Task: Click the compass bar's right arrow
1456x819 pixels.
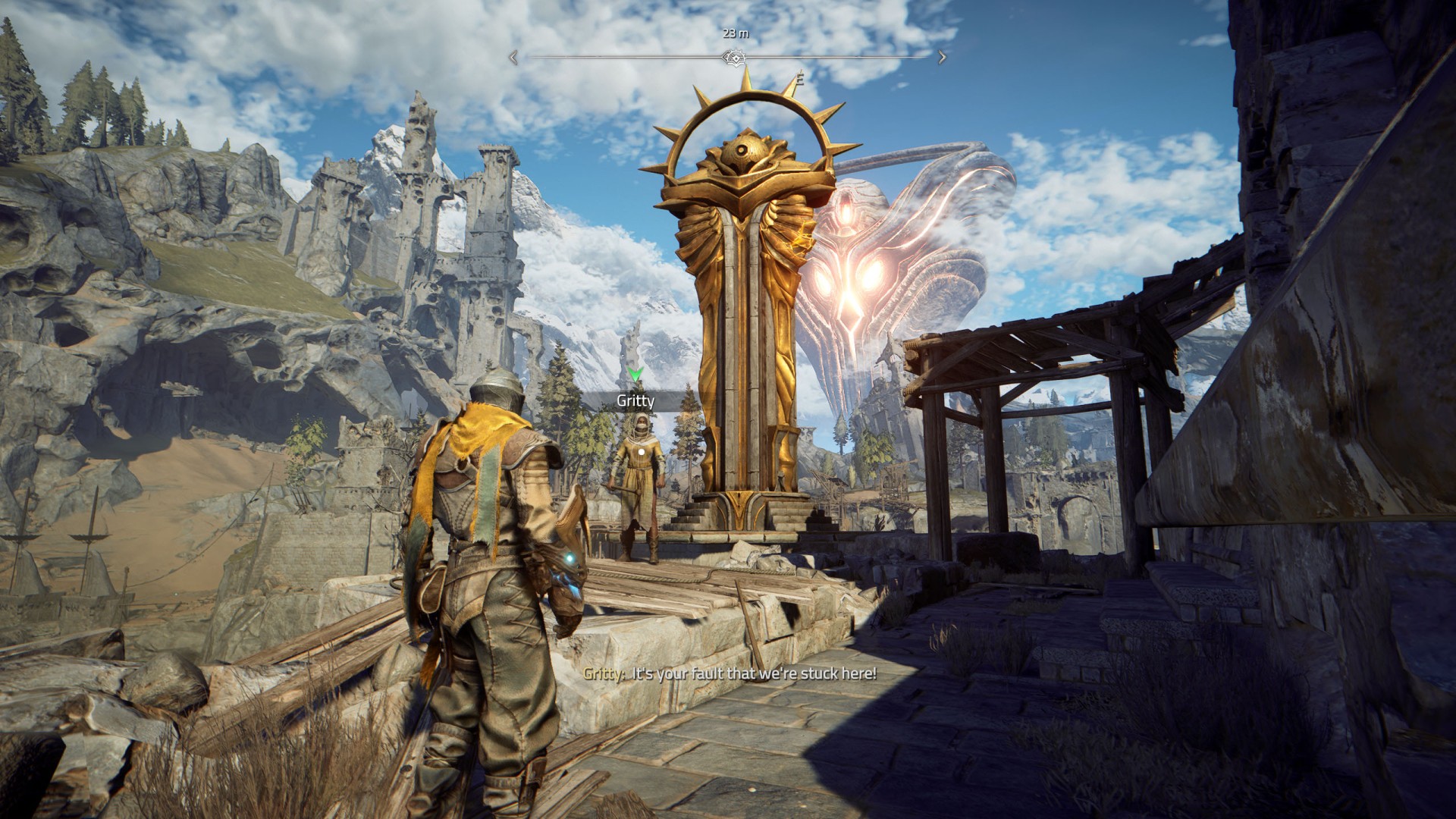Action: 942,57
